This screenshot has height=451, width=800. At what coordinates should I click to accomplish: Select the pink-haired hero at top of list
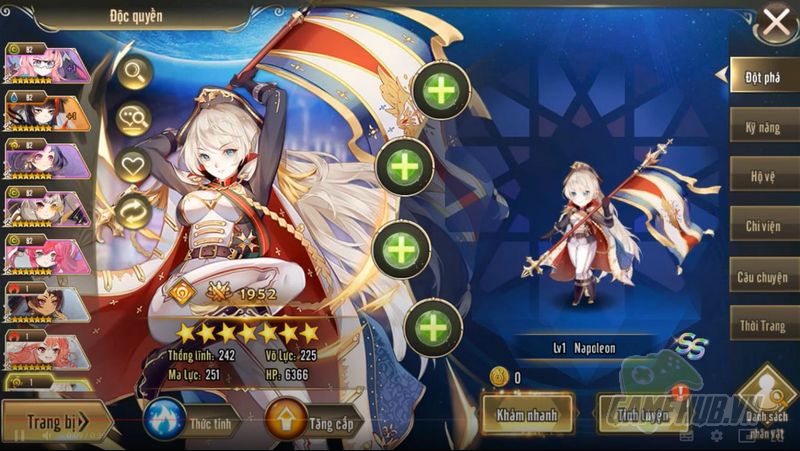click(x=47, y=64)
